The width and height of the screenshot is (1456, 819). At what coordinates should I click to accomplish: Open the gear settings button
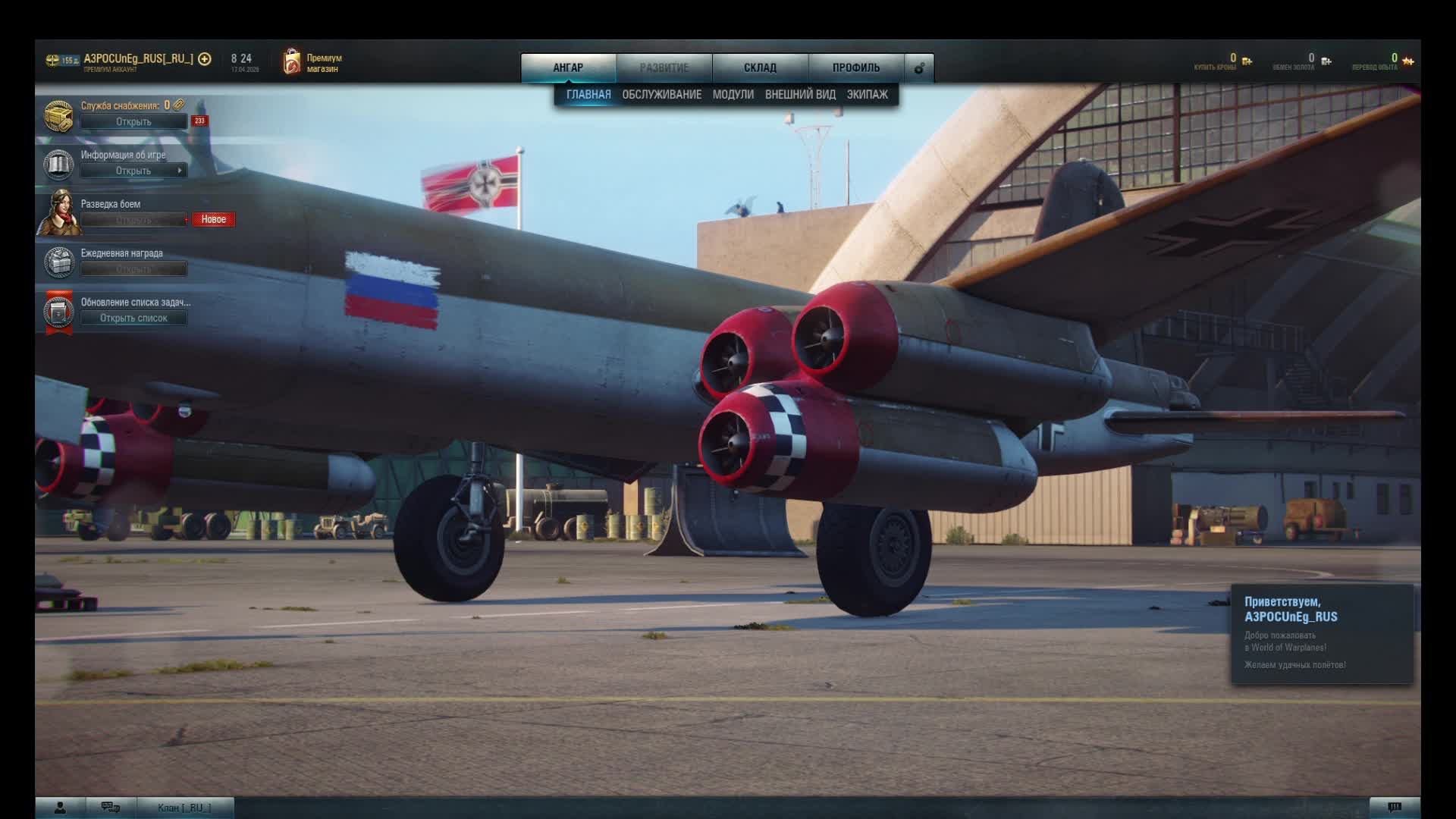coord(919,68)
